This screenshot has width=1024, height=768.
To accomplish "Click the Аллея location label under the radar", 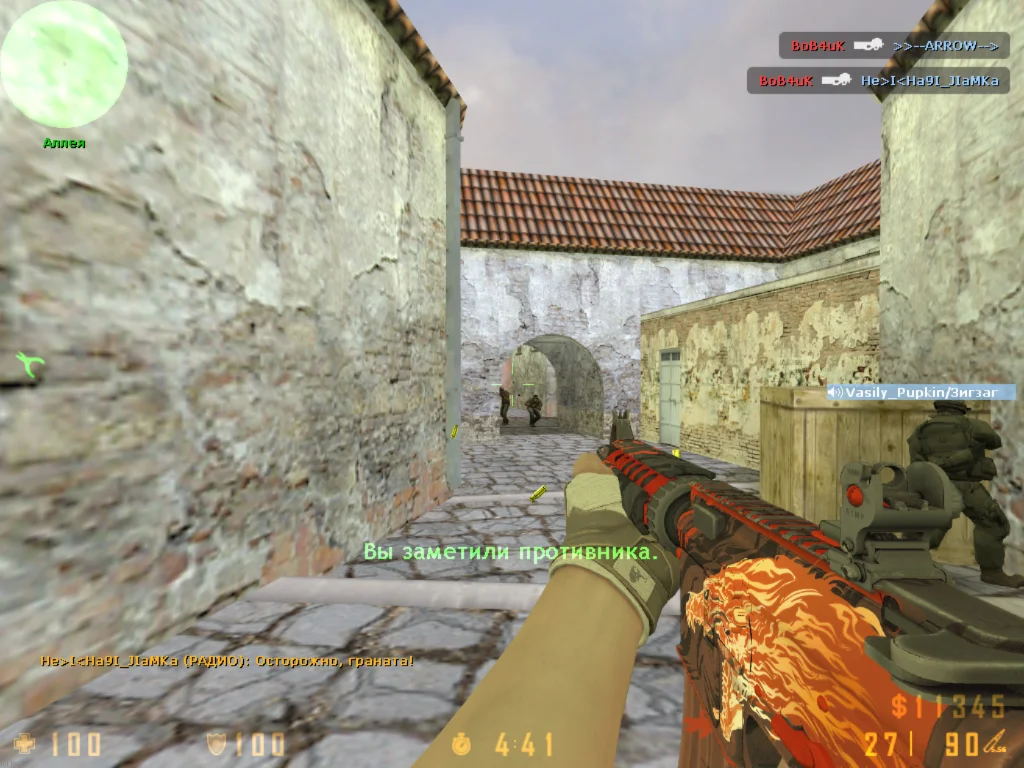I will (64, 143).
